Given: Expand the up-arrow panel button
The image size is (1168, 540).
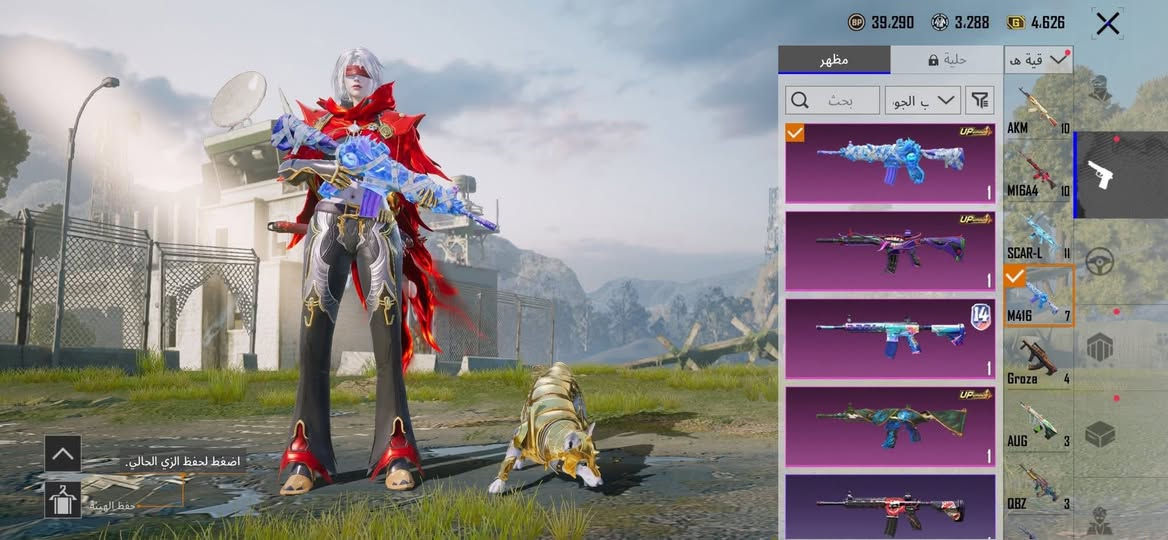Looking at the screenshot, I should [63, 454].
